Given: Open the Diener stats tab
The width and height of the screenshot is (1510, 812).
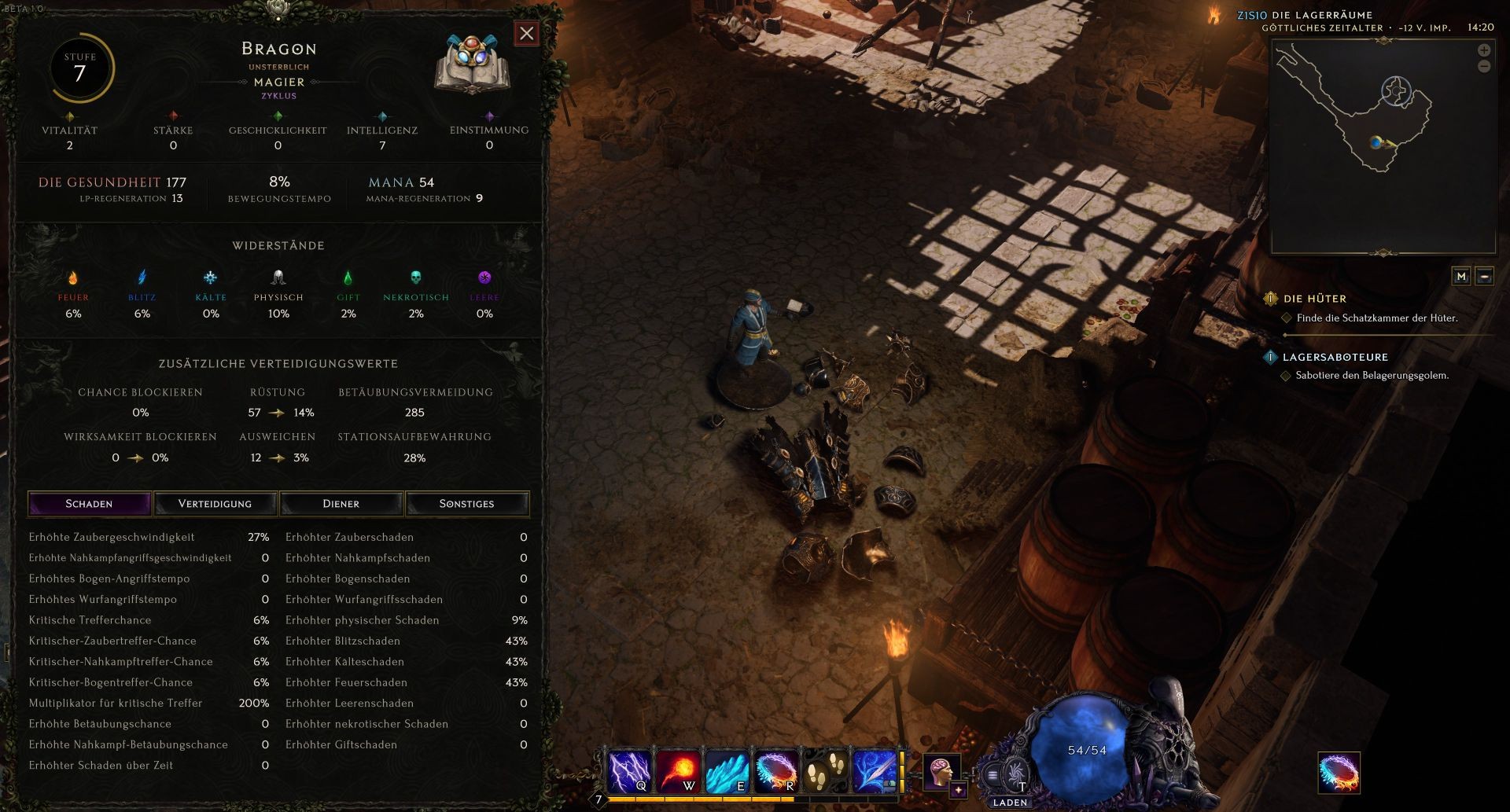Looking at the screenshot, I should point(341,504).
